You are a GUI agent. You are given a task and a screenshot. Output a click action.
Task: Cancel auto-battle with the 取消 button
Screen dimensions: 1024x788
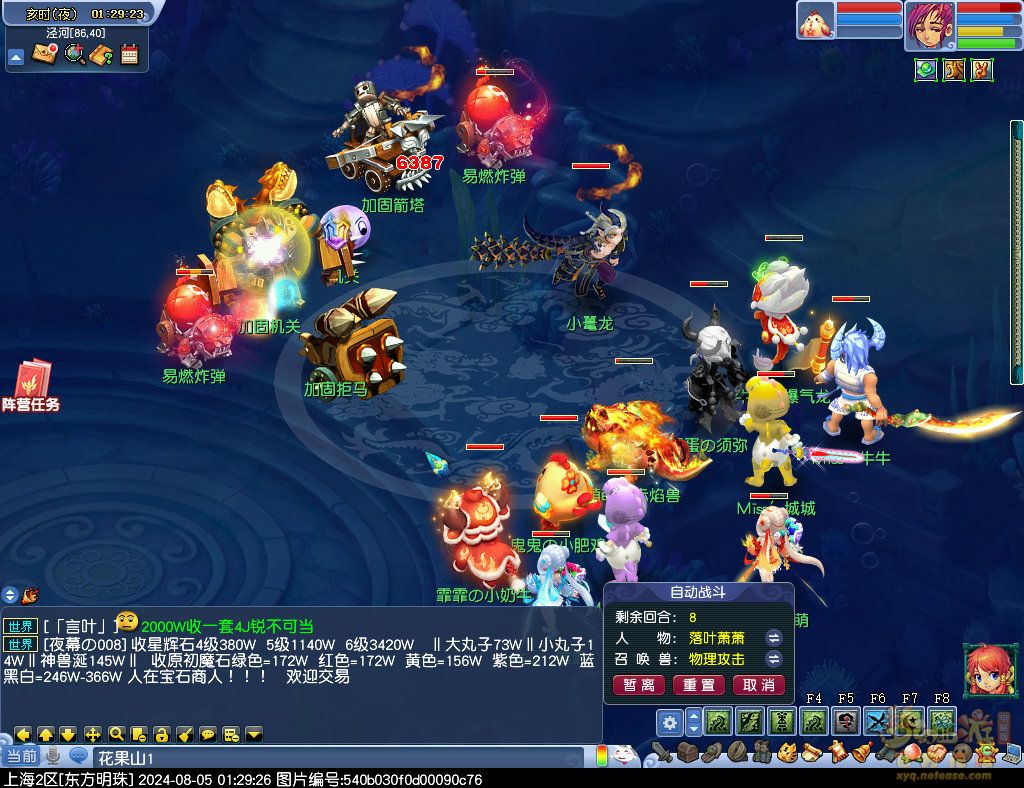[x=759, y=685]
